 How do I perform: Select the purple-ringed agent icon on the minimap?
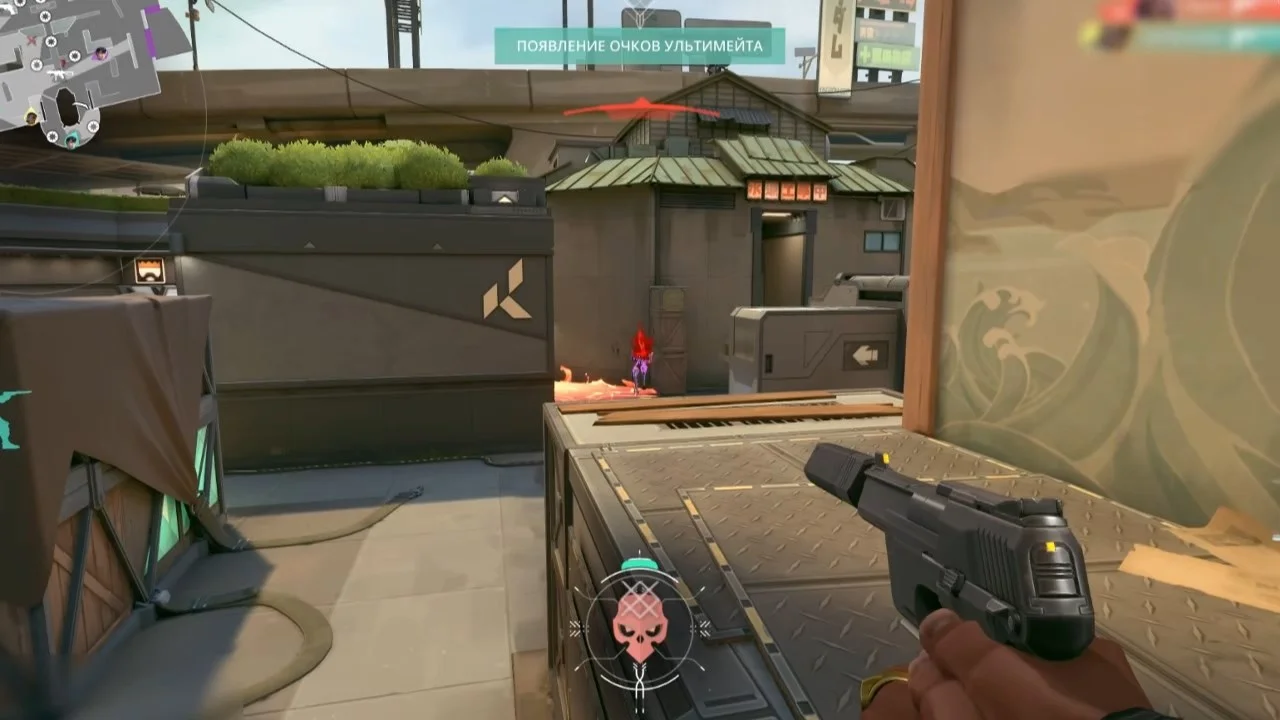[x=100, y=53]
